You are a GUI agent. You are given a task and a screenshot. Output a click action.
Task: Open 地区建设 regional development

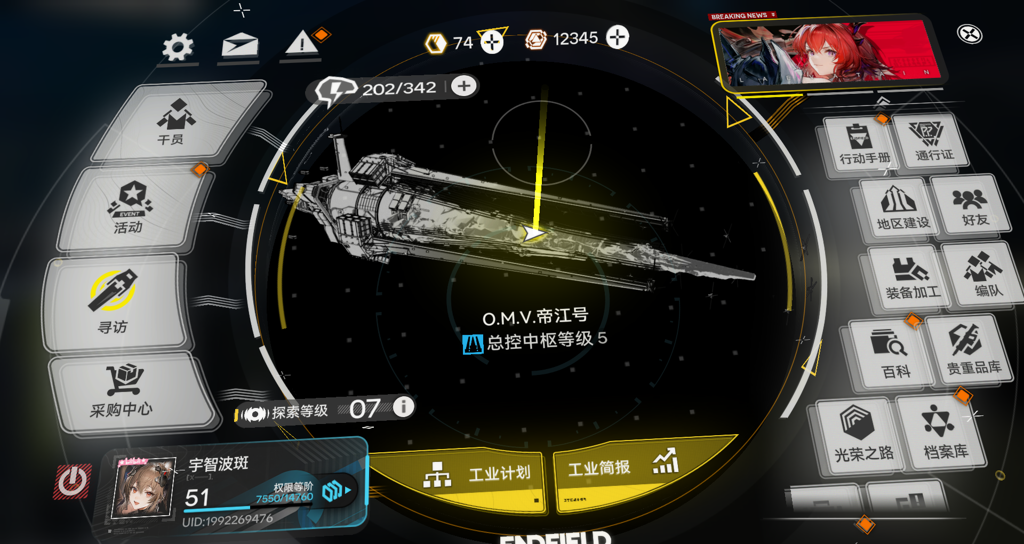pyautogui.click(x=895, y=207)
